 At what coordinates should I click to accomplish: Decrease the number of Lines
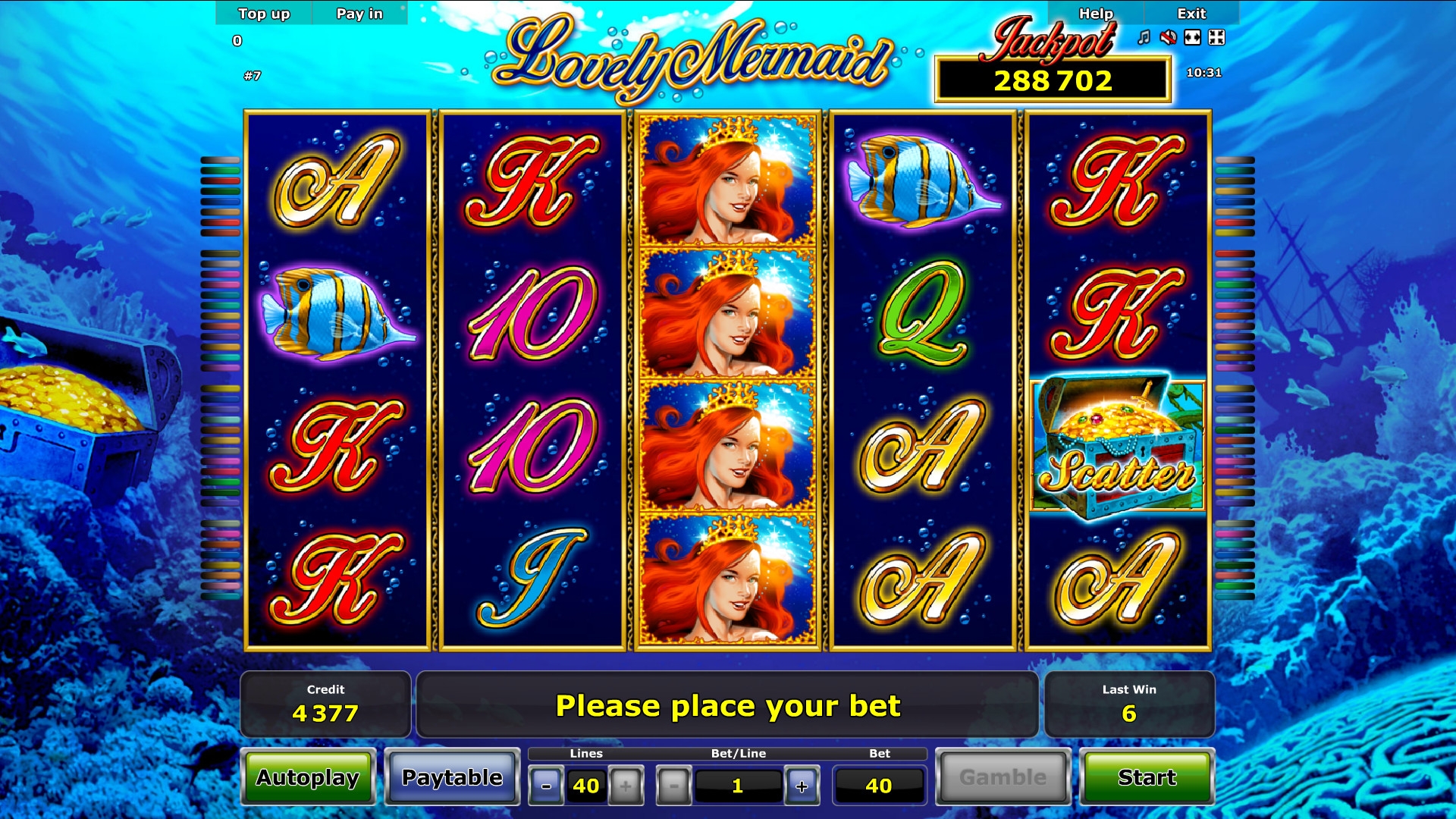[x=546, y=786]
